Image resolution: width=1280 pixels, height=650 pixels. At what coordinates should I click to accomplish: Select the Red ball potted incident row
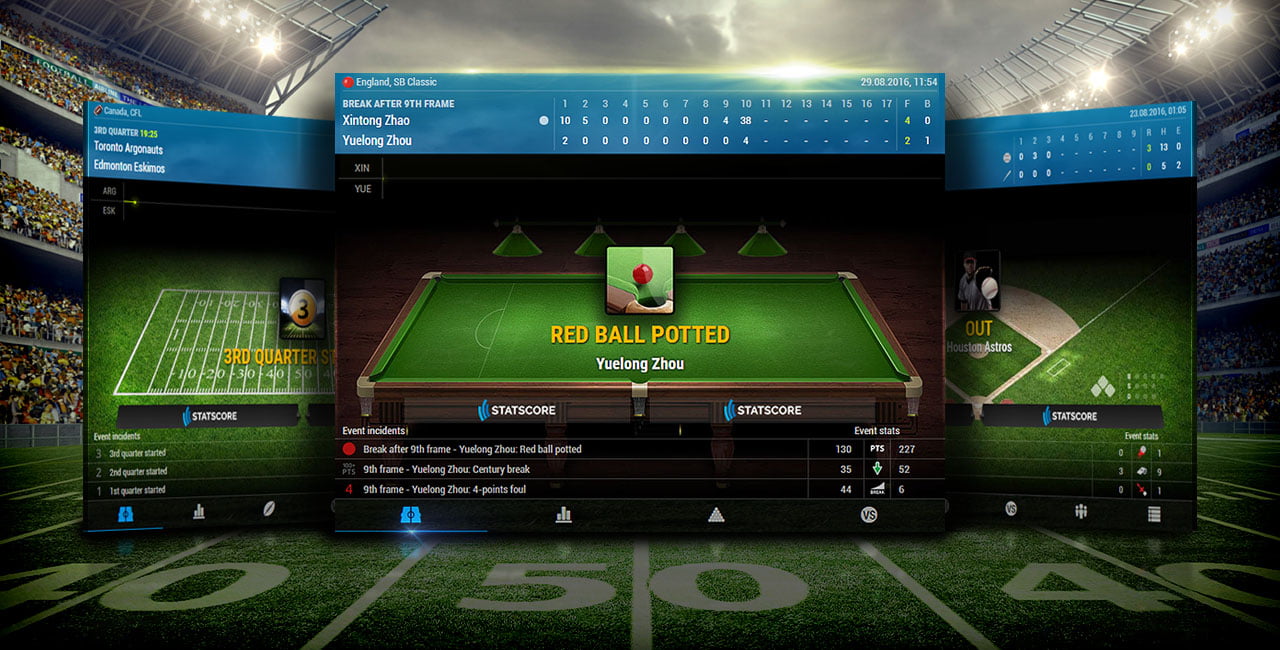pos(570,449)
